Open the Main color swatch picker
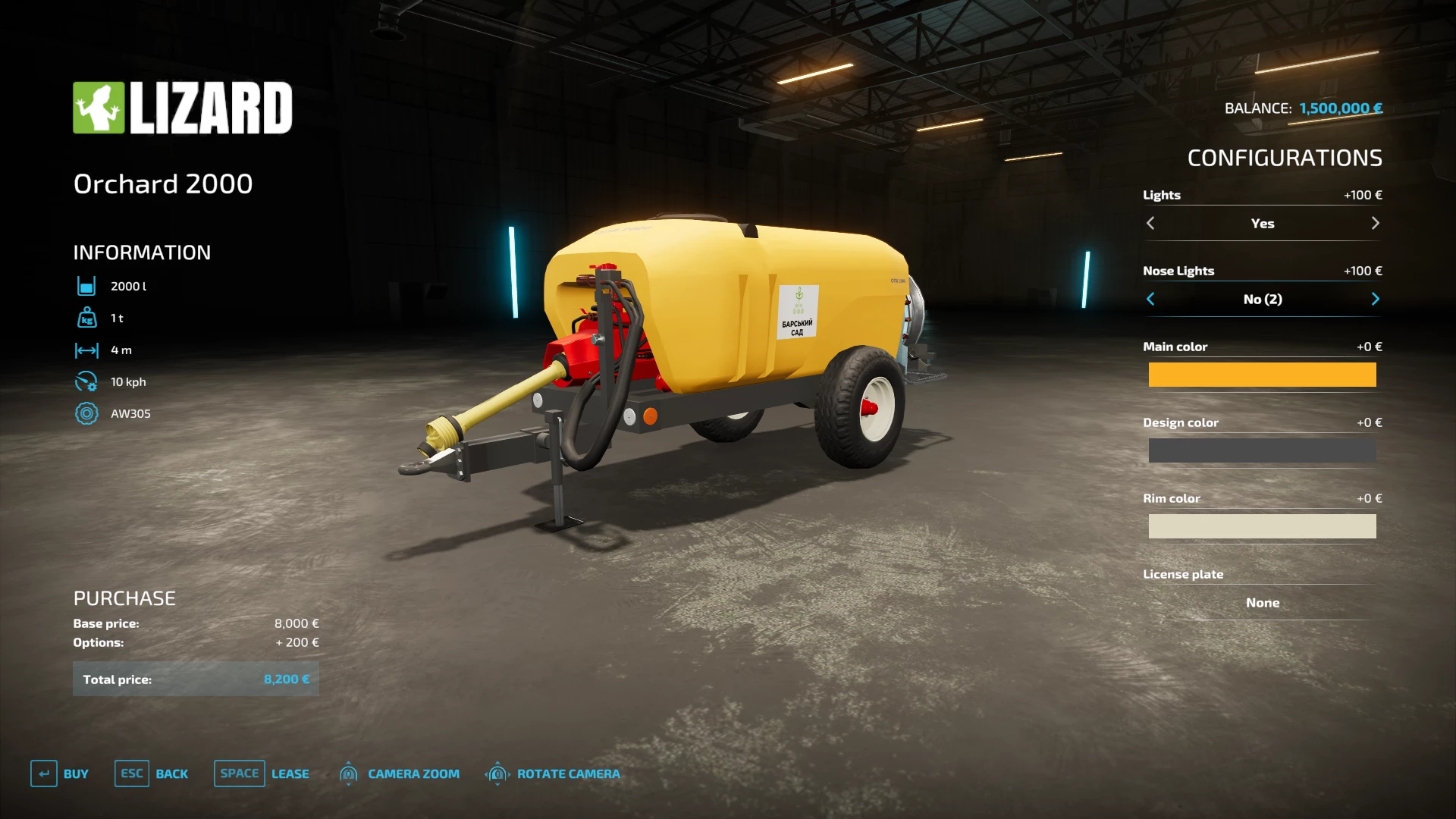Screen dimensions: 1456x819 (x=1262, y=374)
